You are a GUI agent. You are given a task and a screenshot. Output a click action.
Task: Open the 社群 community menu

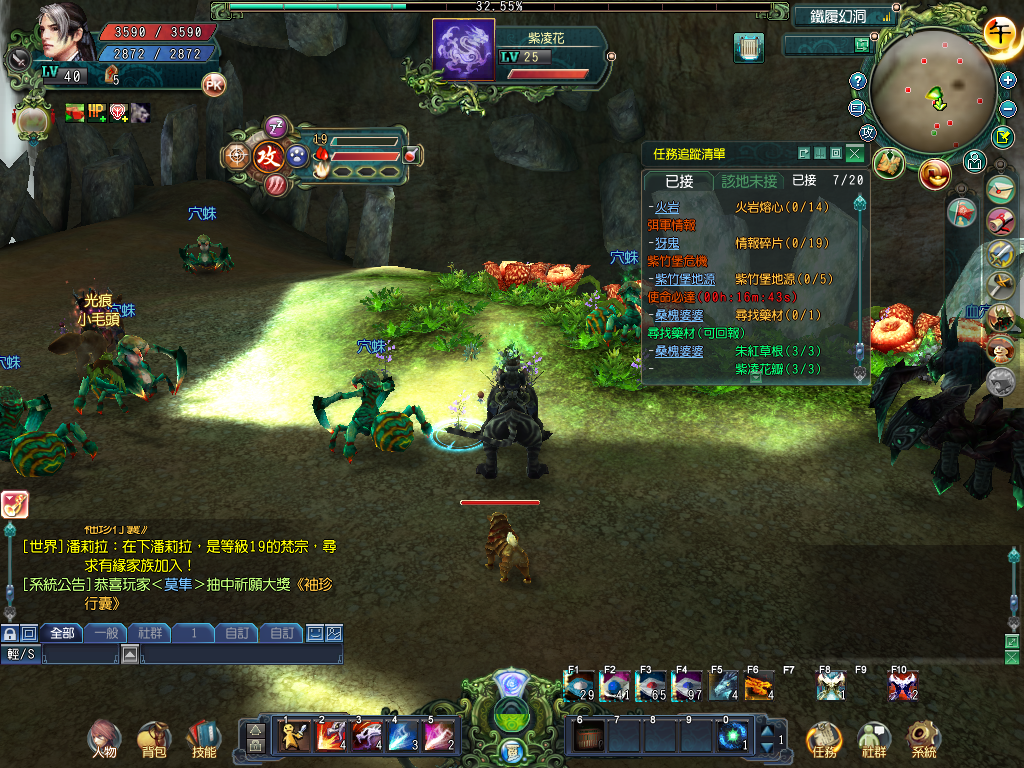[874, 737]
